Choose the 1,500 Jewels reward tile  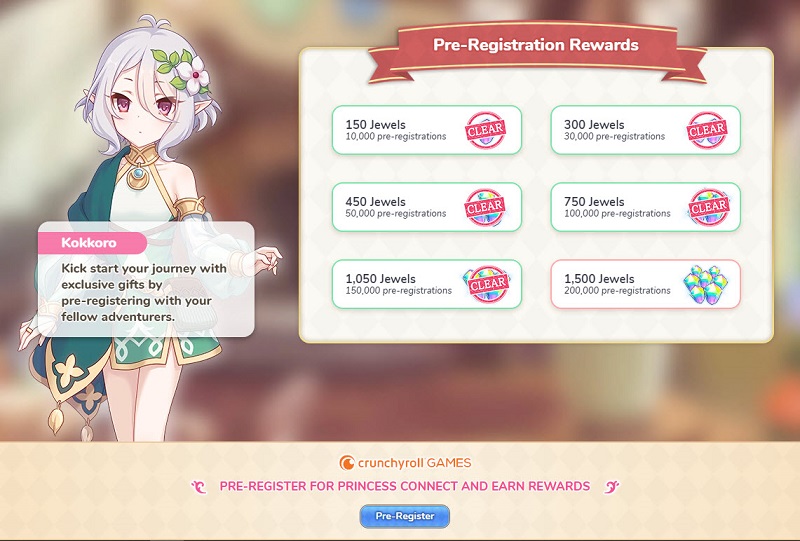tap(645, 284)
